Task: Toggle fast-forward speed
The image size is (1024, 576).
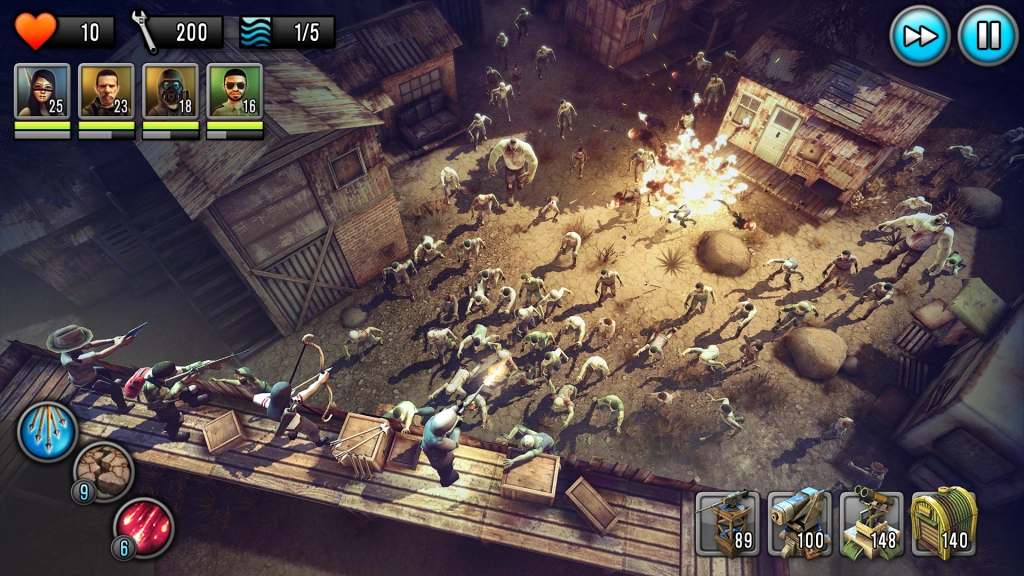Action: click(919, 36)
